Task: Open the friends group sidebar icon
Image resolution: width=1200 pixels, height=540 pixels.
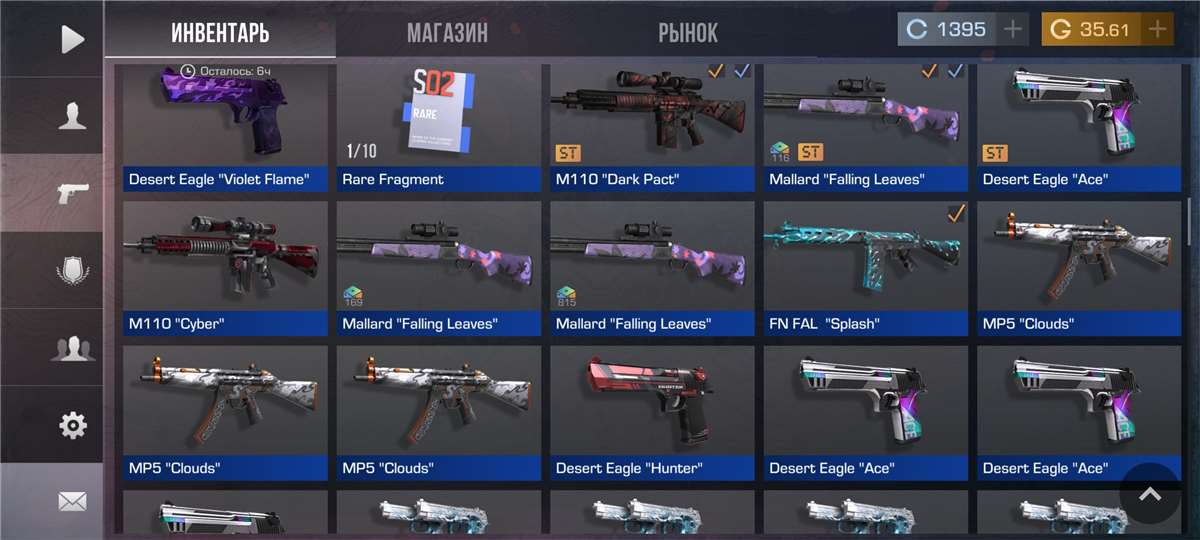Action: tap(72, 348)
